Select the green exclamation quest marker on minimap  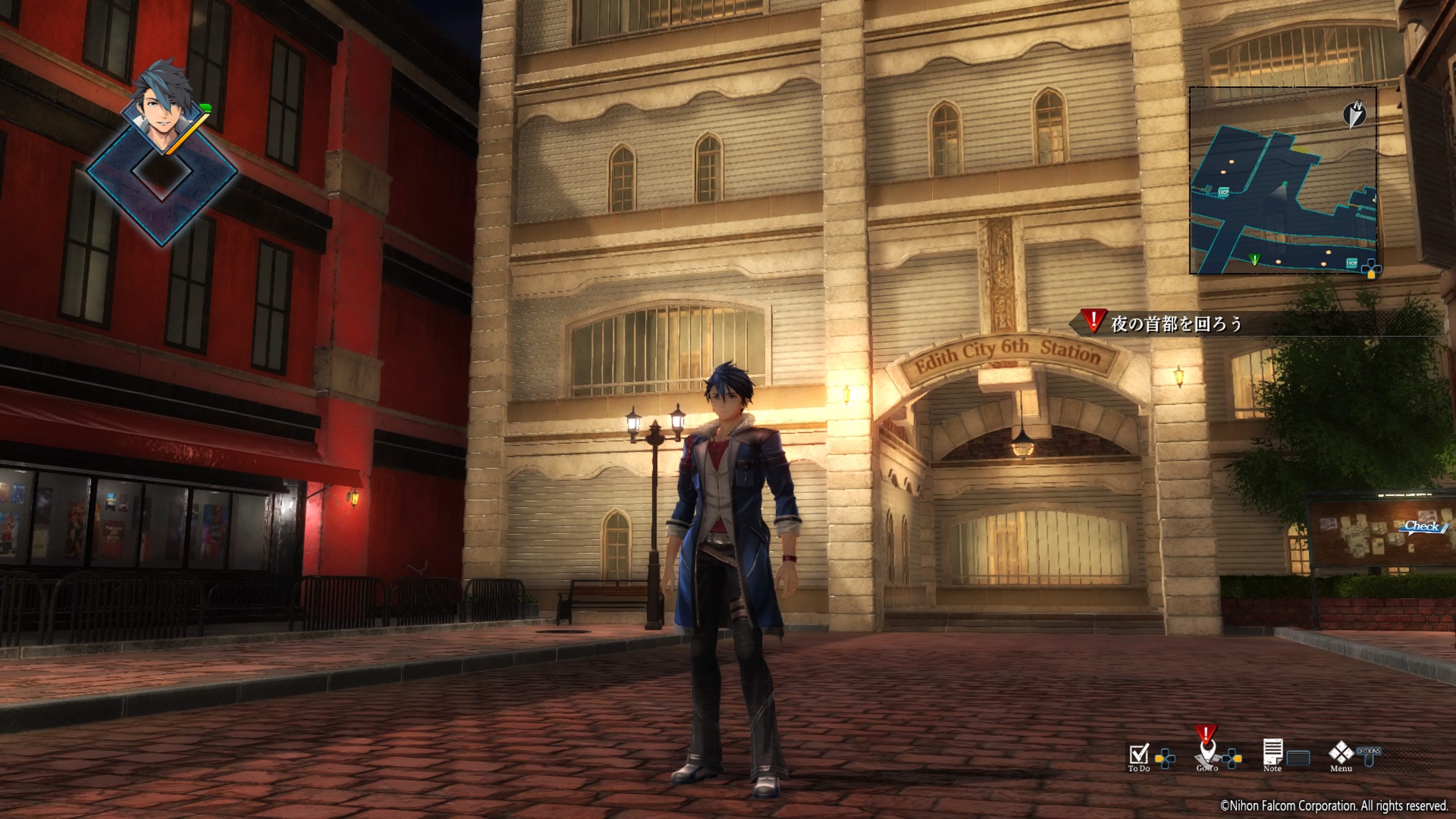[1255, 259]
